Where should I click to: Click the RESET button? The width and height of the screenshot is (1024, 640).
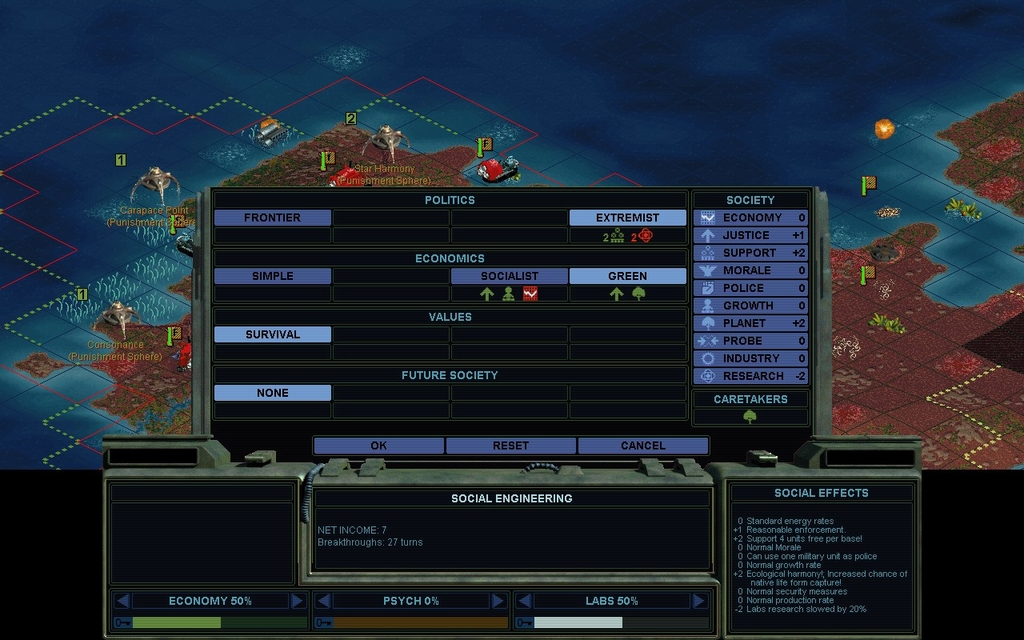(x=510, y=446)
